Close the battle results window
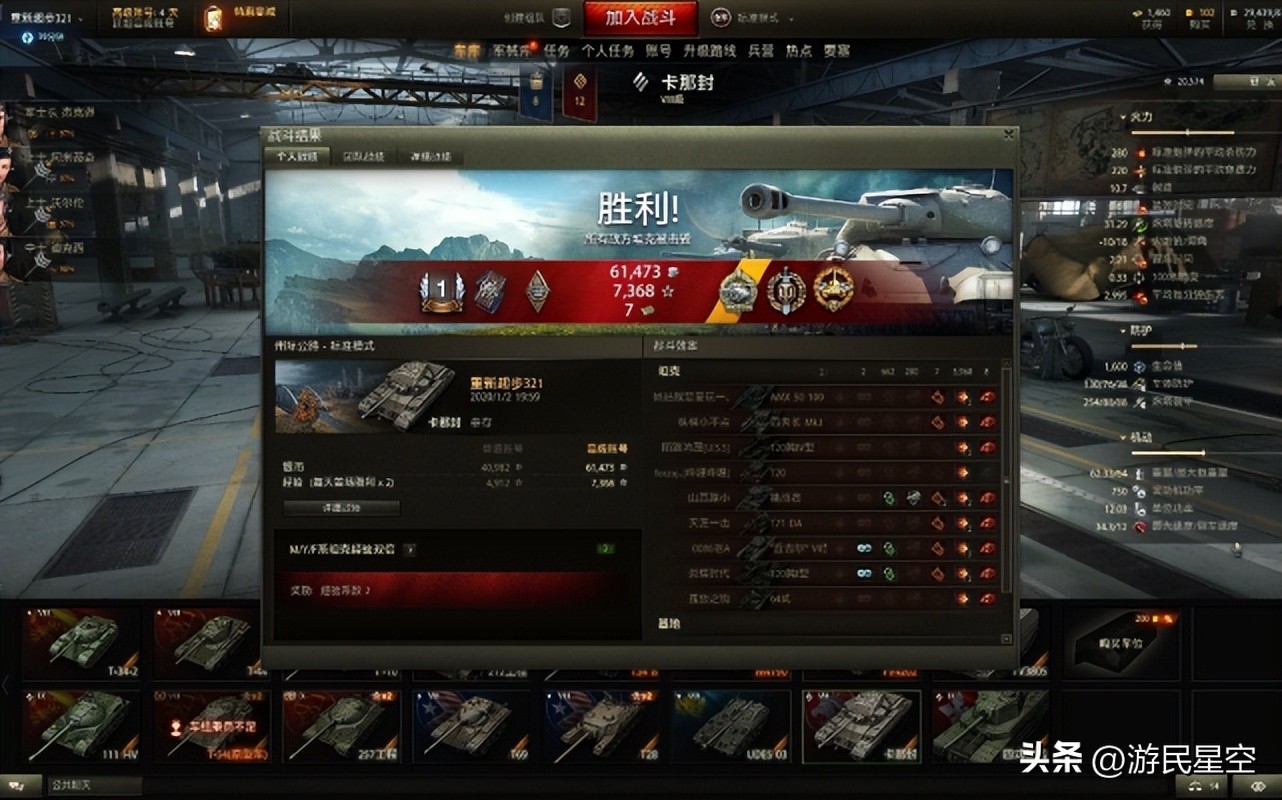The height and width of the screenshot is (800, 1282). 1009,134
